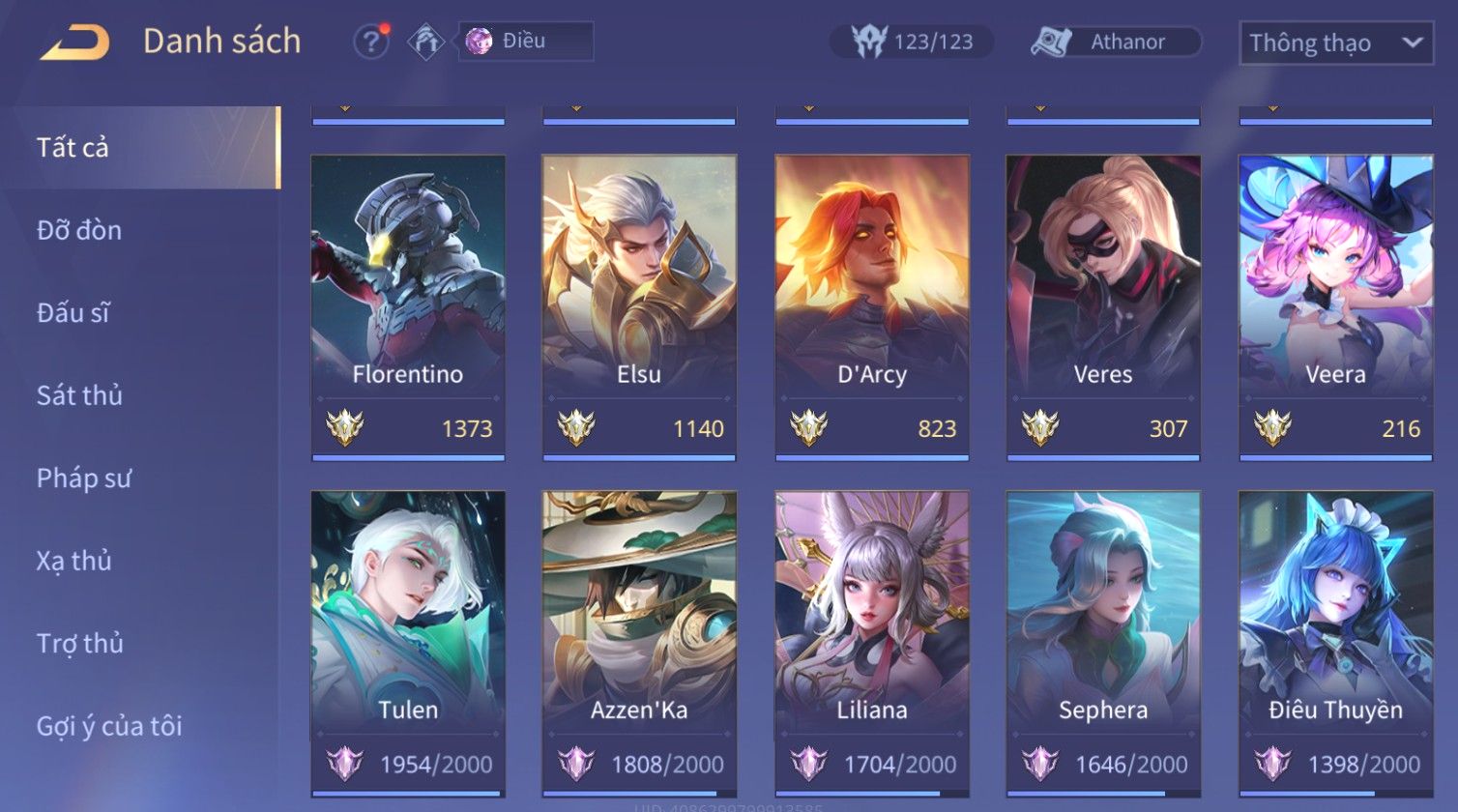
Task: Open the Thông thạo sort dropdown
Action: (x=1335, y=43)
